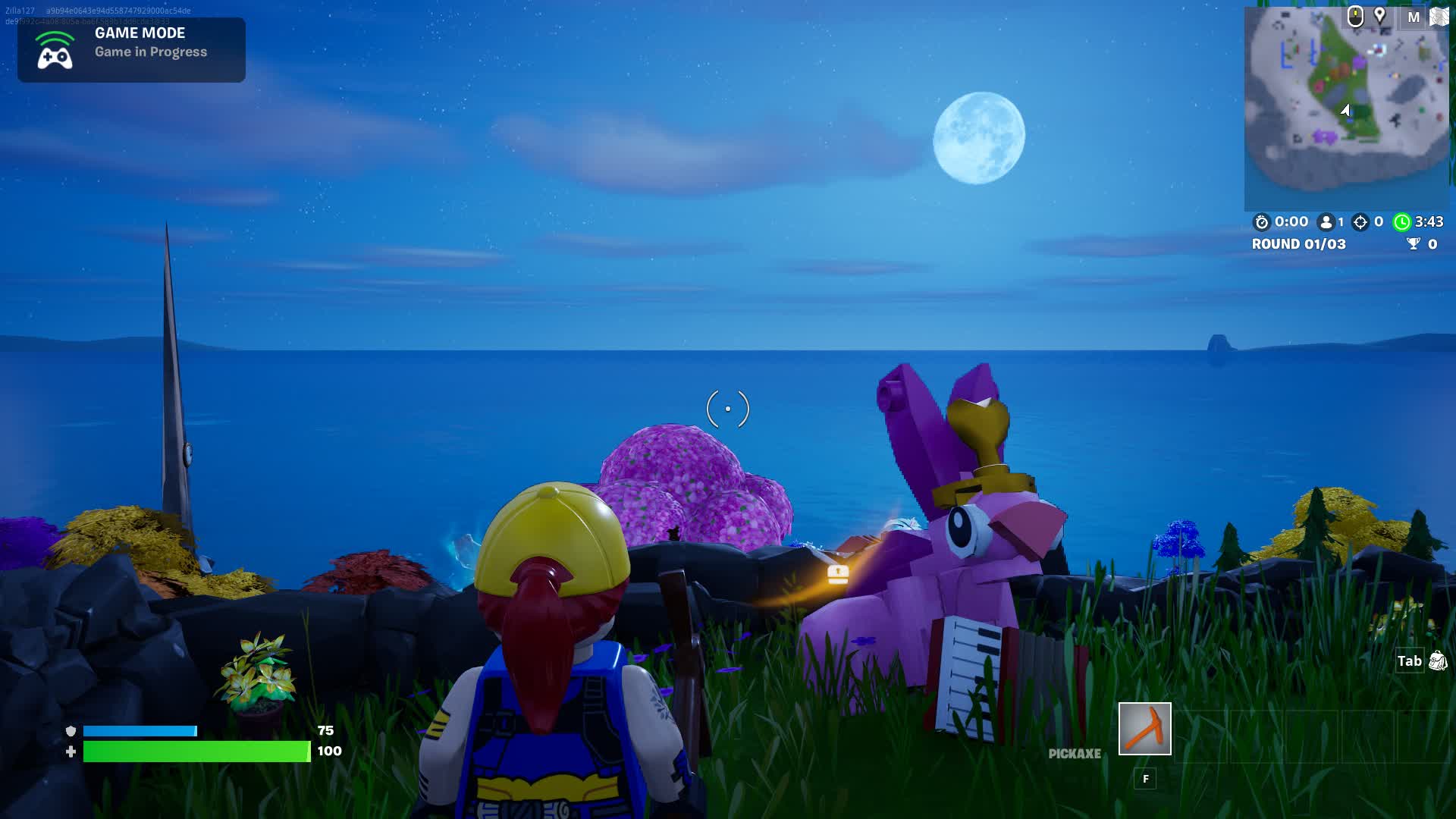The height and width of the screenshot is (819, 1456).
Task: Open the backpack inventory icon
Action: click(x=1437, y=661)
